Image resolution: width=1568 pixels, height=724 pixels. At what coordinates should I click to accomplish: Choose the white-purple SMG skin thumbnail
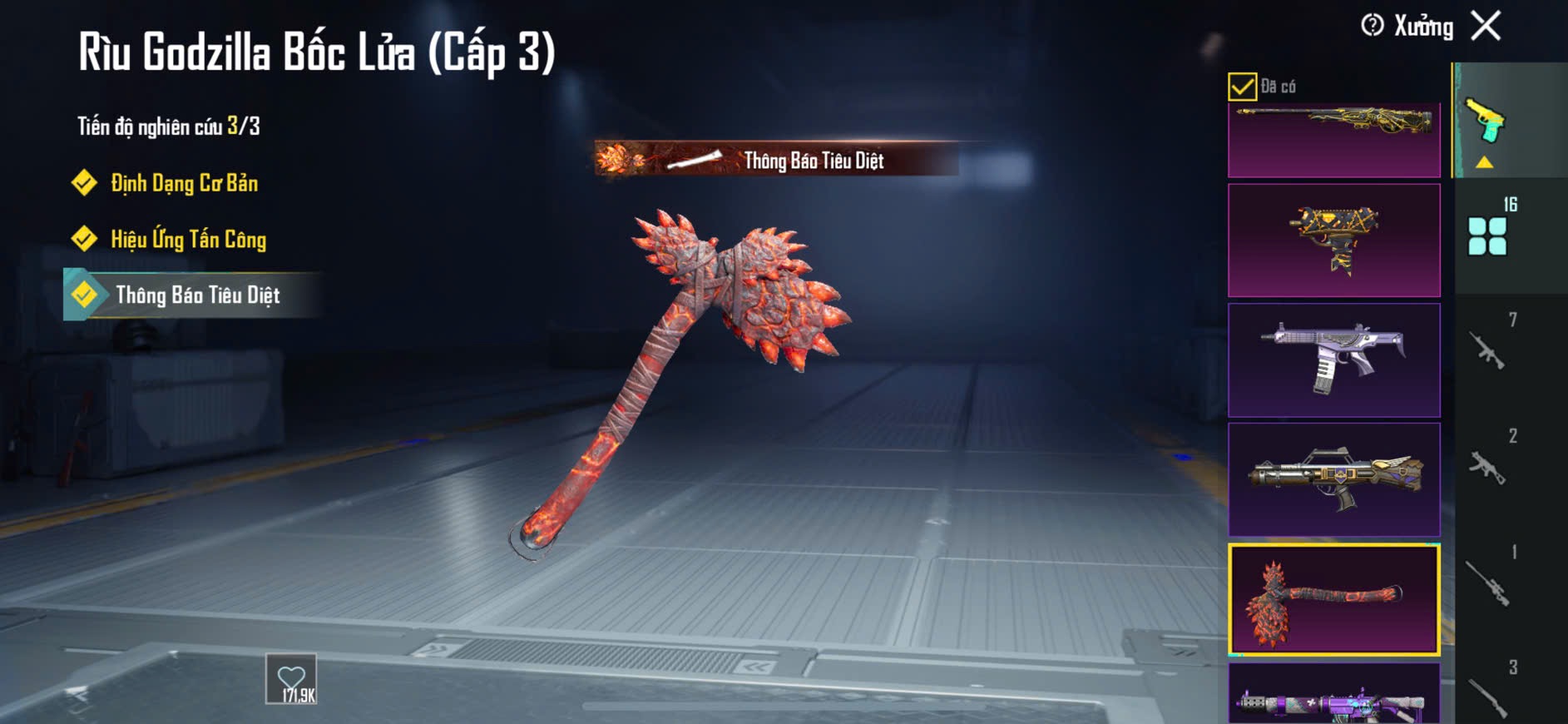(x=1333, y=360)
